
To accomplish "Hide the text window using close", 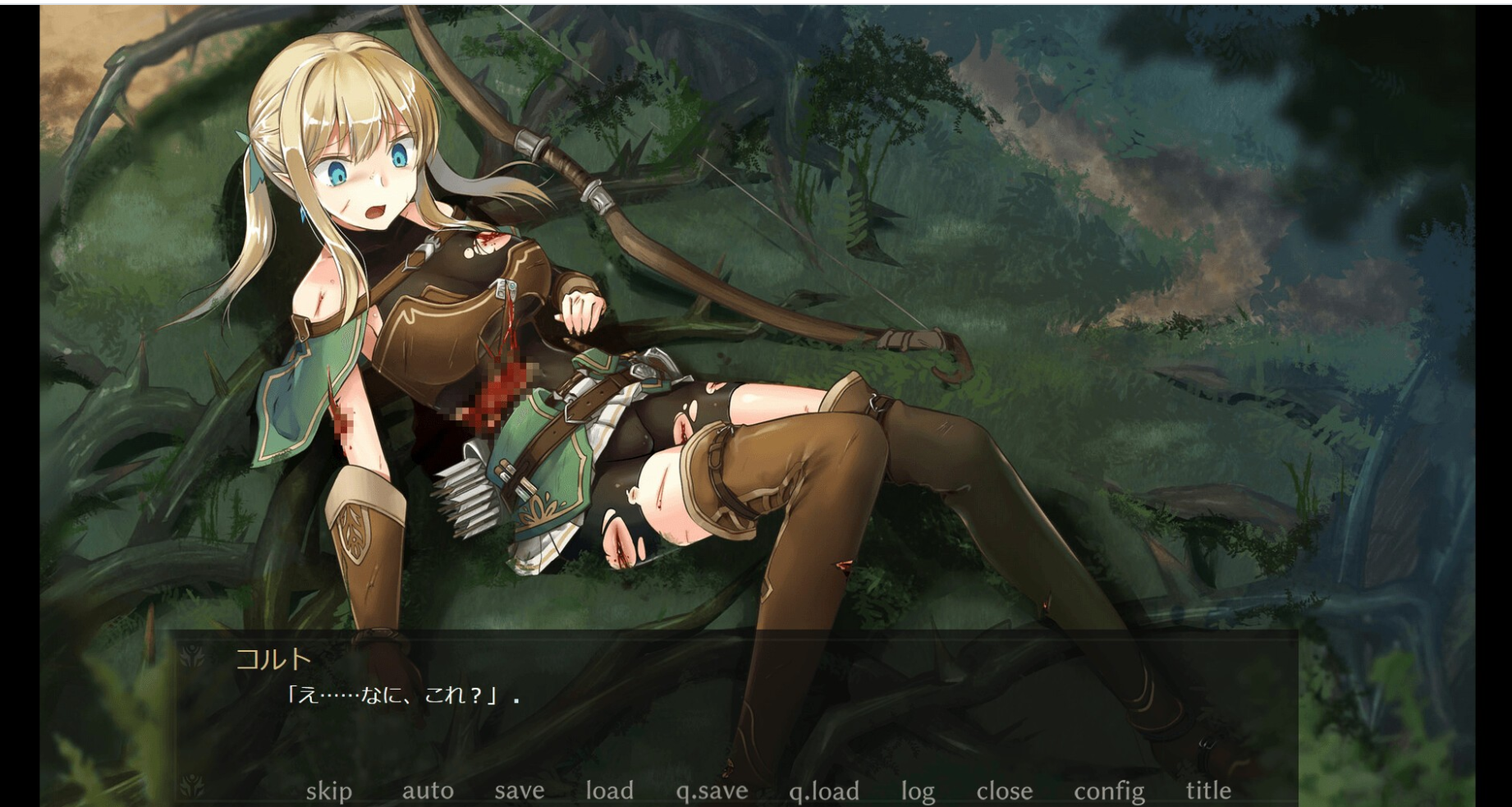I will [x=1005, y=790].
